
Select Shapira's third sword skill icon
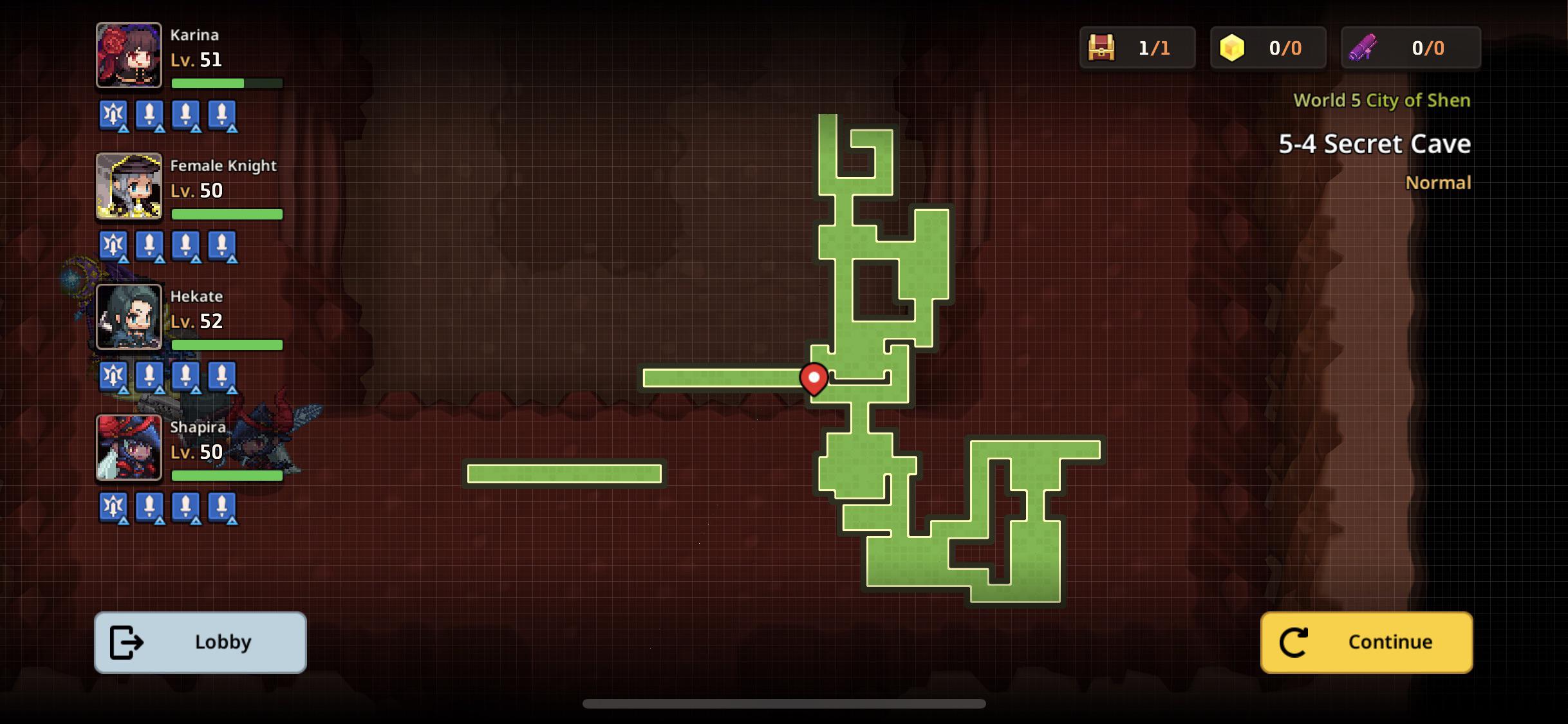(x=222, y=508)
